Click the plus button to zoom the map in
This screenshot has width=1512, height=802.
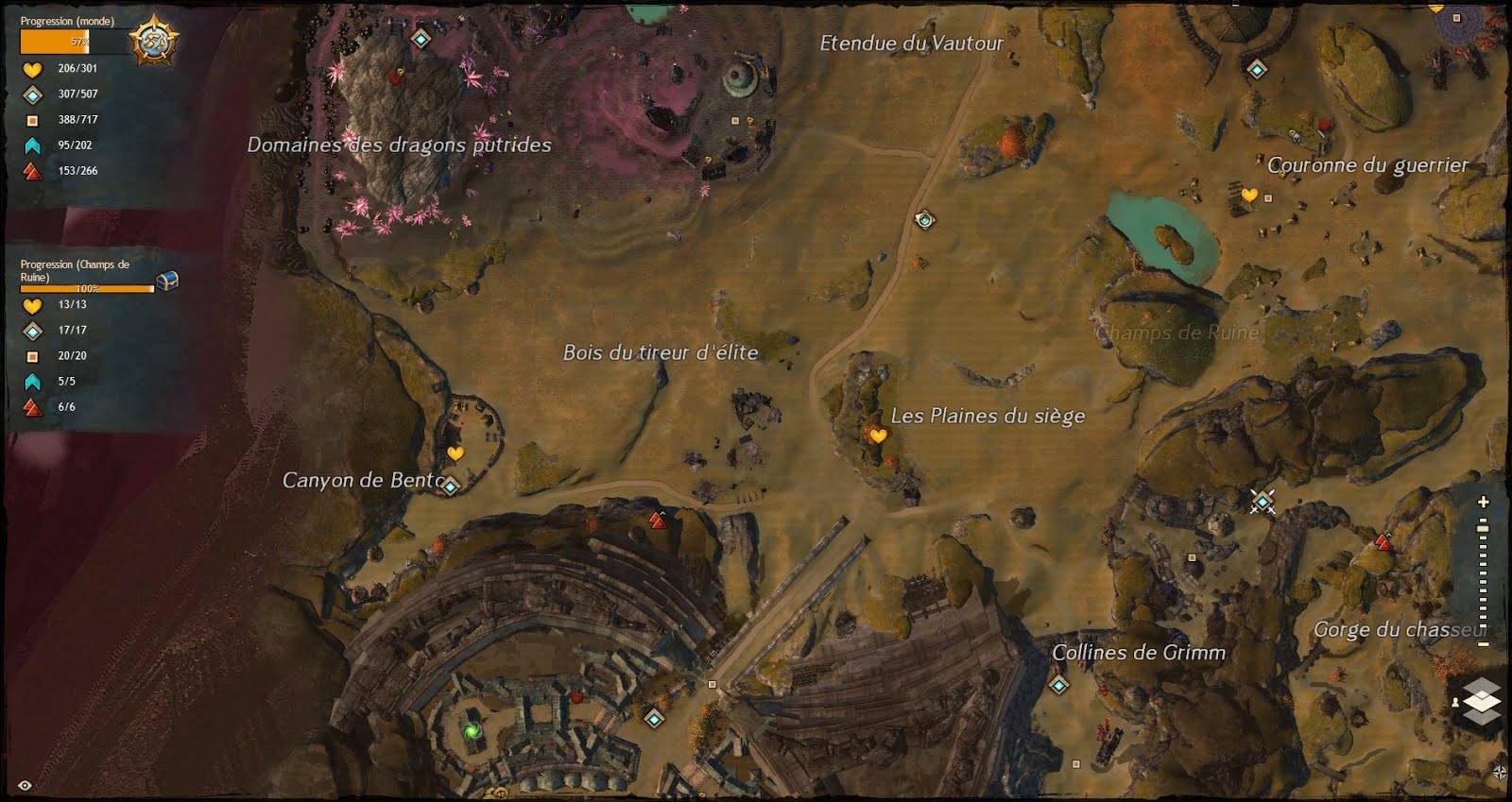pos(1483,503)
